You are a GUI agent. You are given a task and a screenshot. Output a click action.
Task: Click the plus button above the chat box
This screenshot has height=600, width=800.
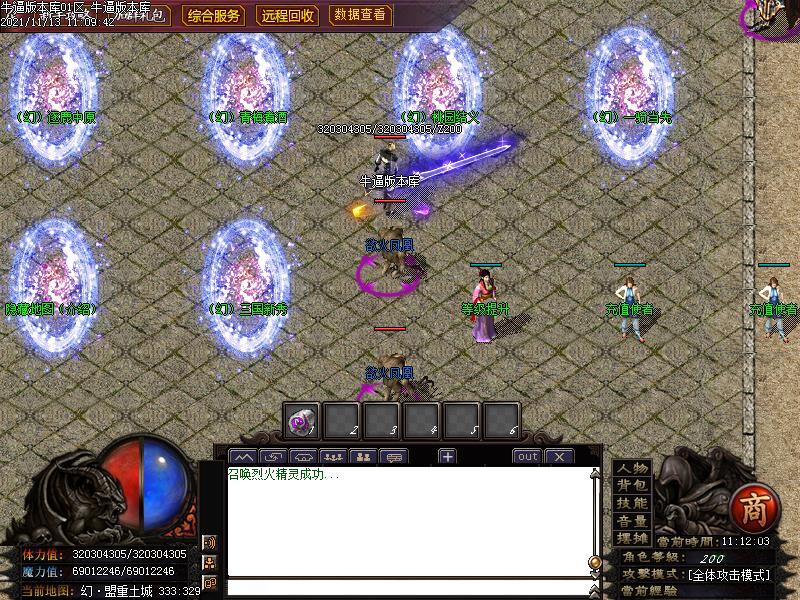click(x=447, y=457)
